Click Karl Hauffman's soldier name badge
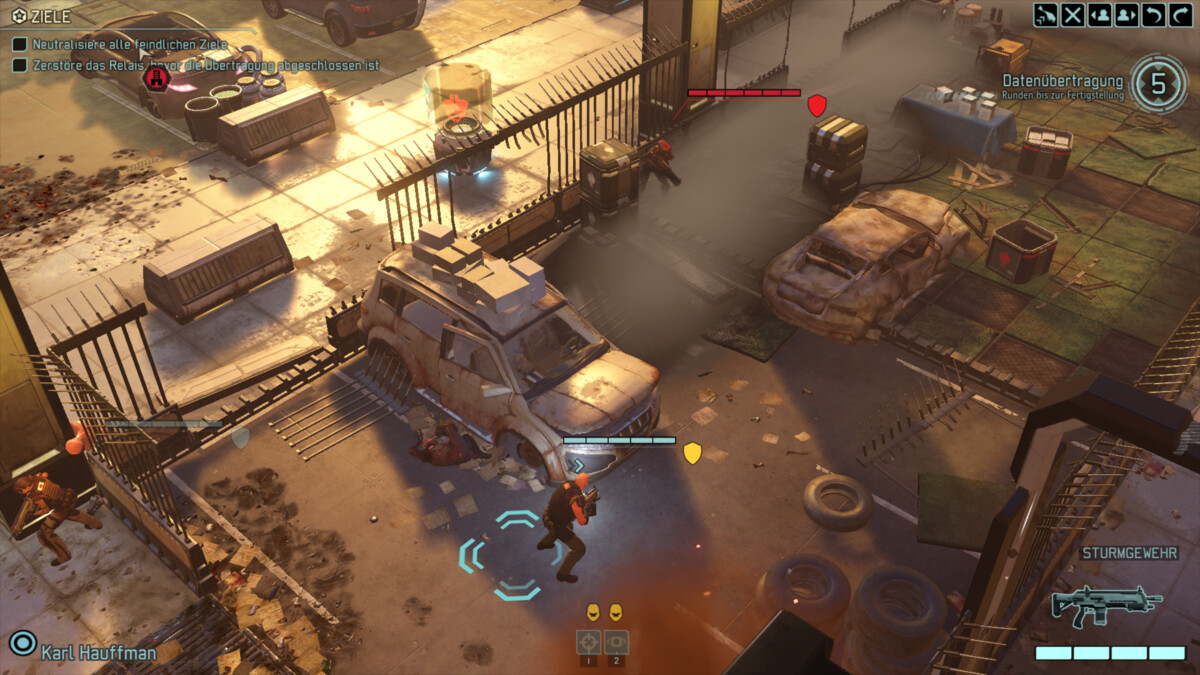 (98, 652)
